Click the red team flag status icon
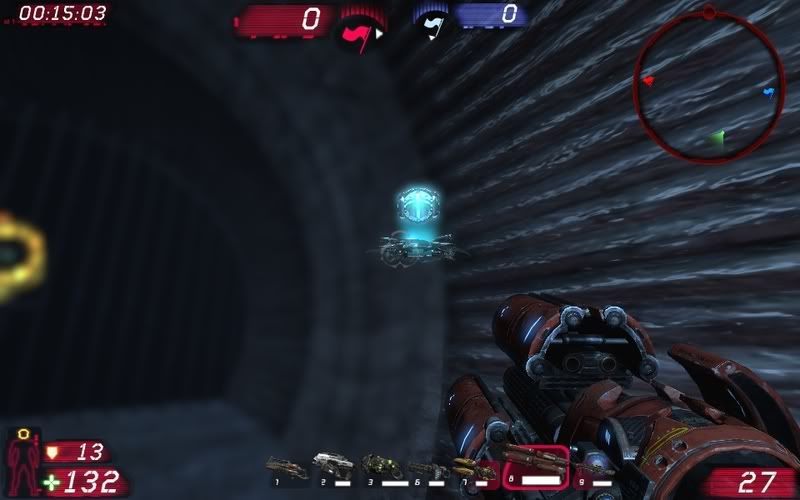The height and width of the screenshot is (500, 800). coord(357,34)
